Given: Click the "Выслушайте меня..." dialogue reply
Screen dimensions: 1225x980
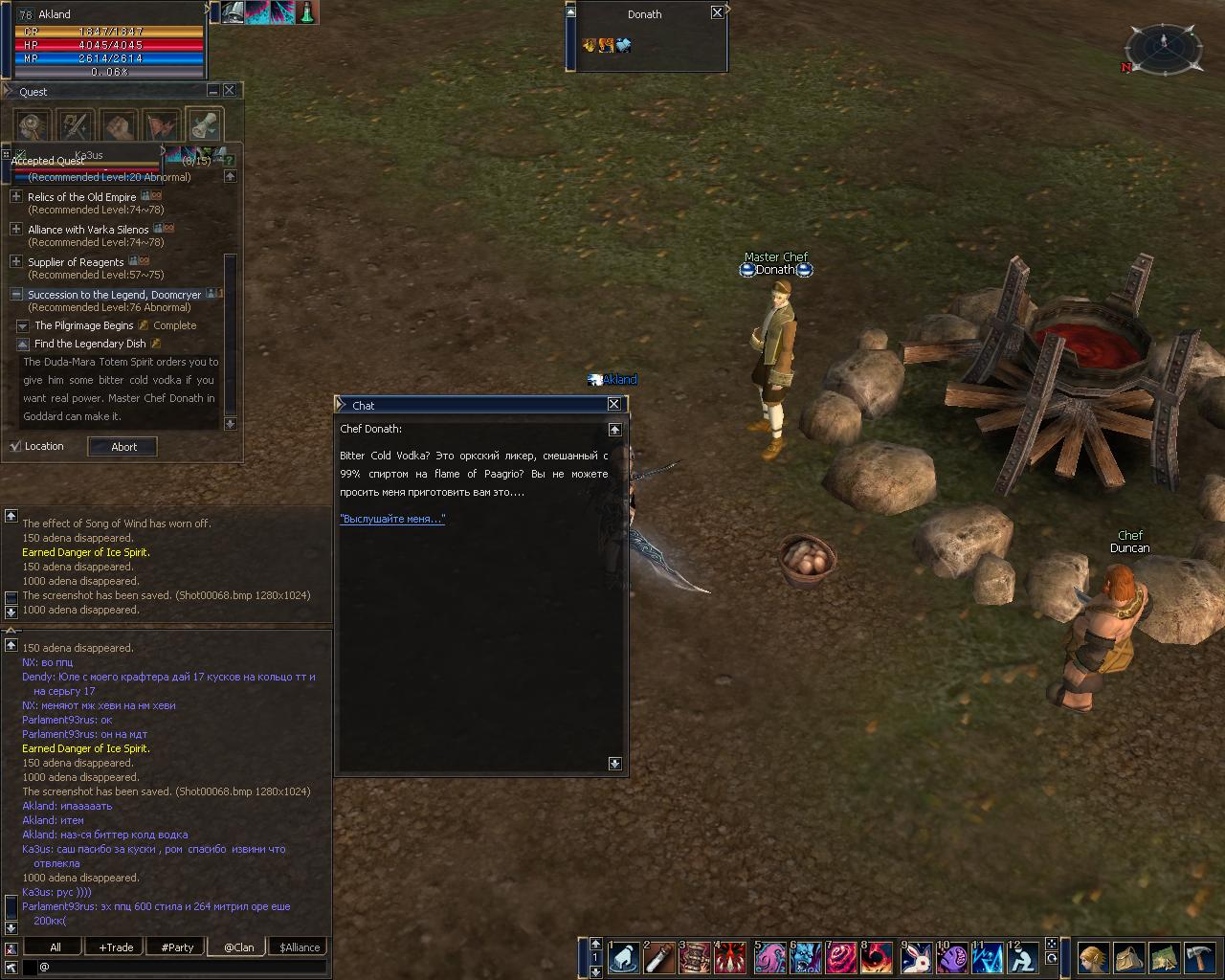Looking at the screenshot, I should tap(392, 519).
